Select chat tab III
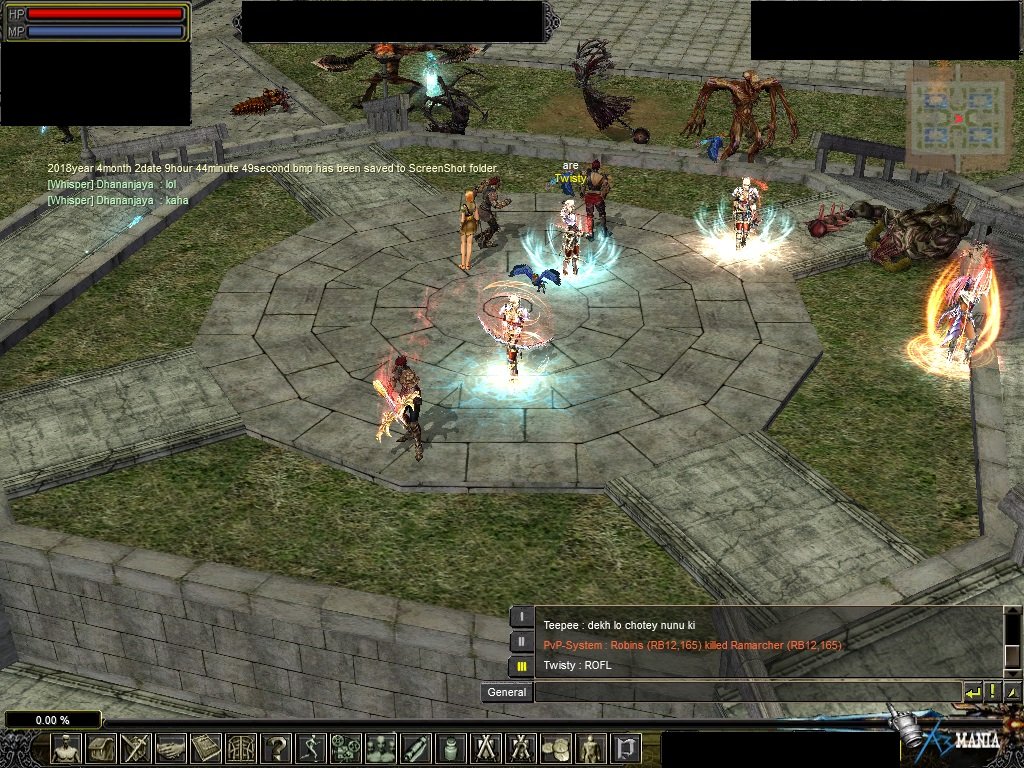 [x=522, y=666]
